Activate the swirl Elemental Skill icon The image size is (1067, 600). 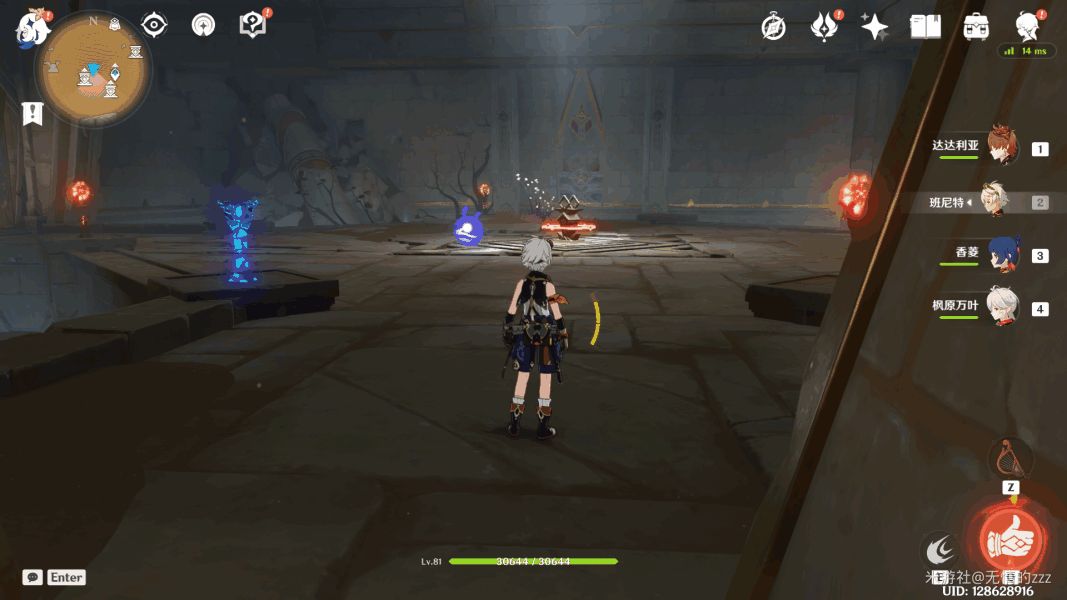939,549
